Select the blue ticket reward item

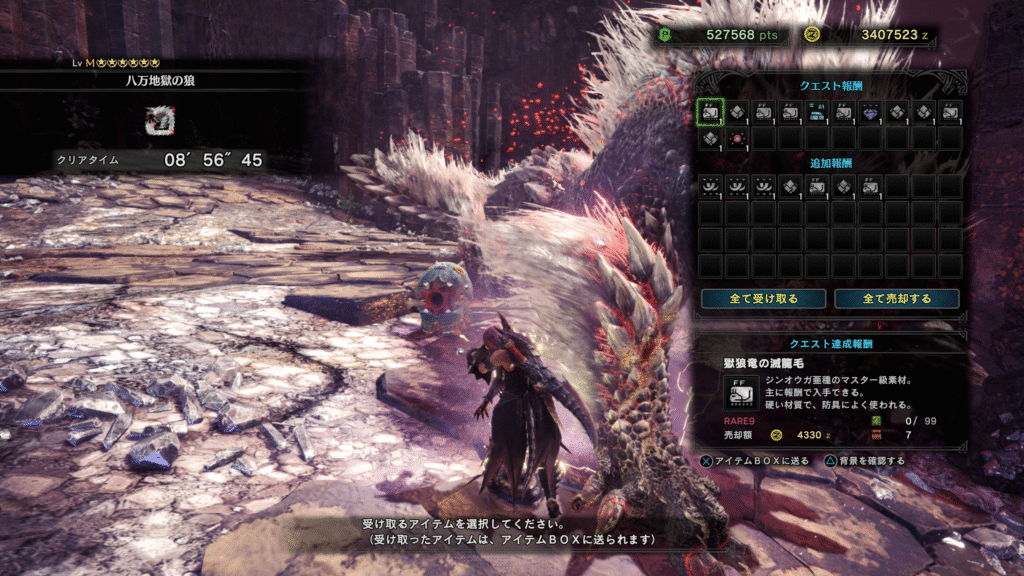817,112
